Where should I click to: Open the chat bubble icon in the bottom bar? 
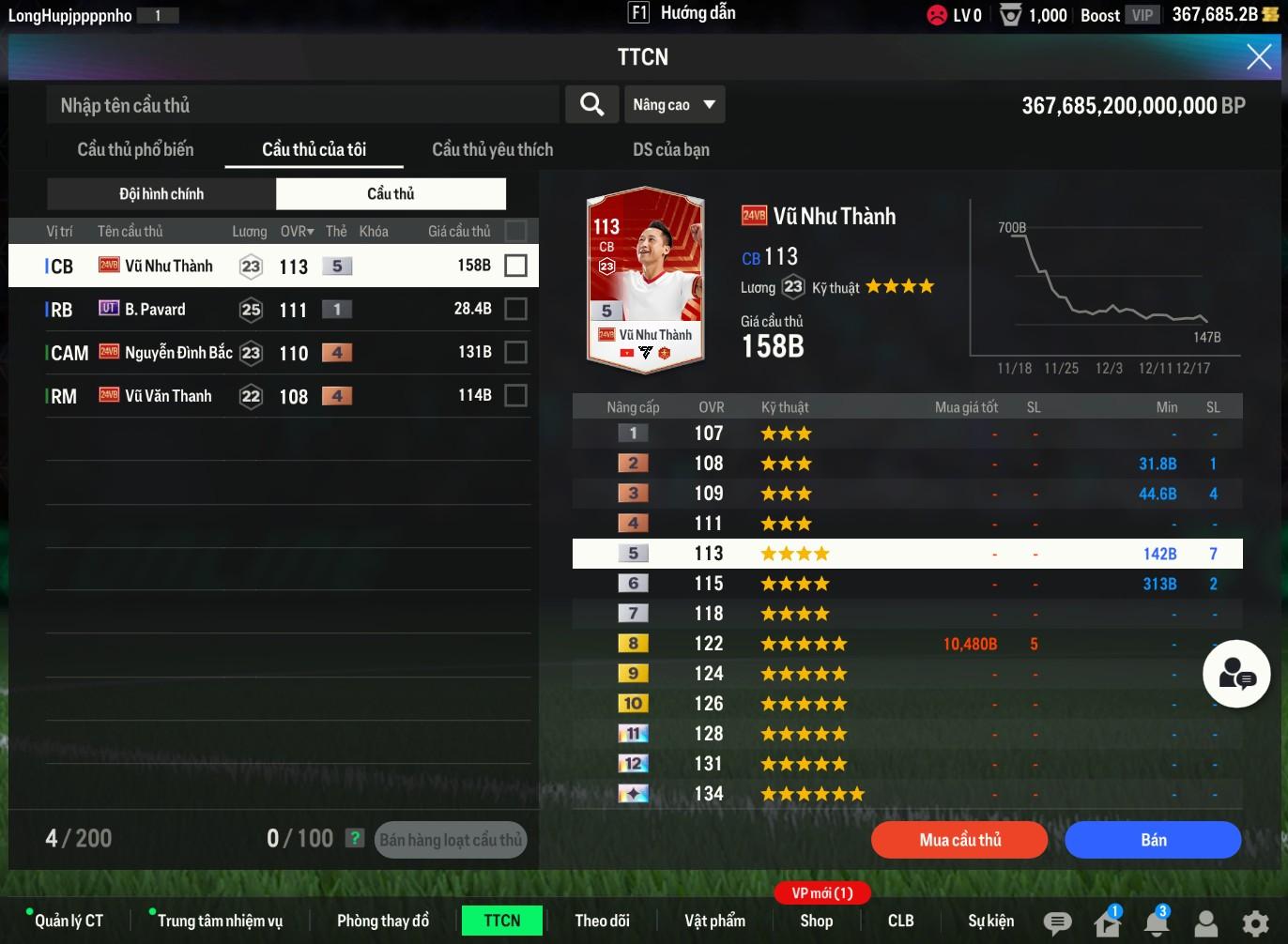pyautogui.click(x=1057, y=922)
